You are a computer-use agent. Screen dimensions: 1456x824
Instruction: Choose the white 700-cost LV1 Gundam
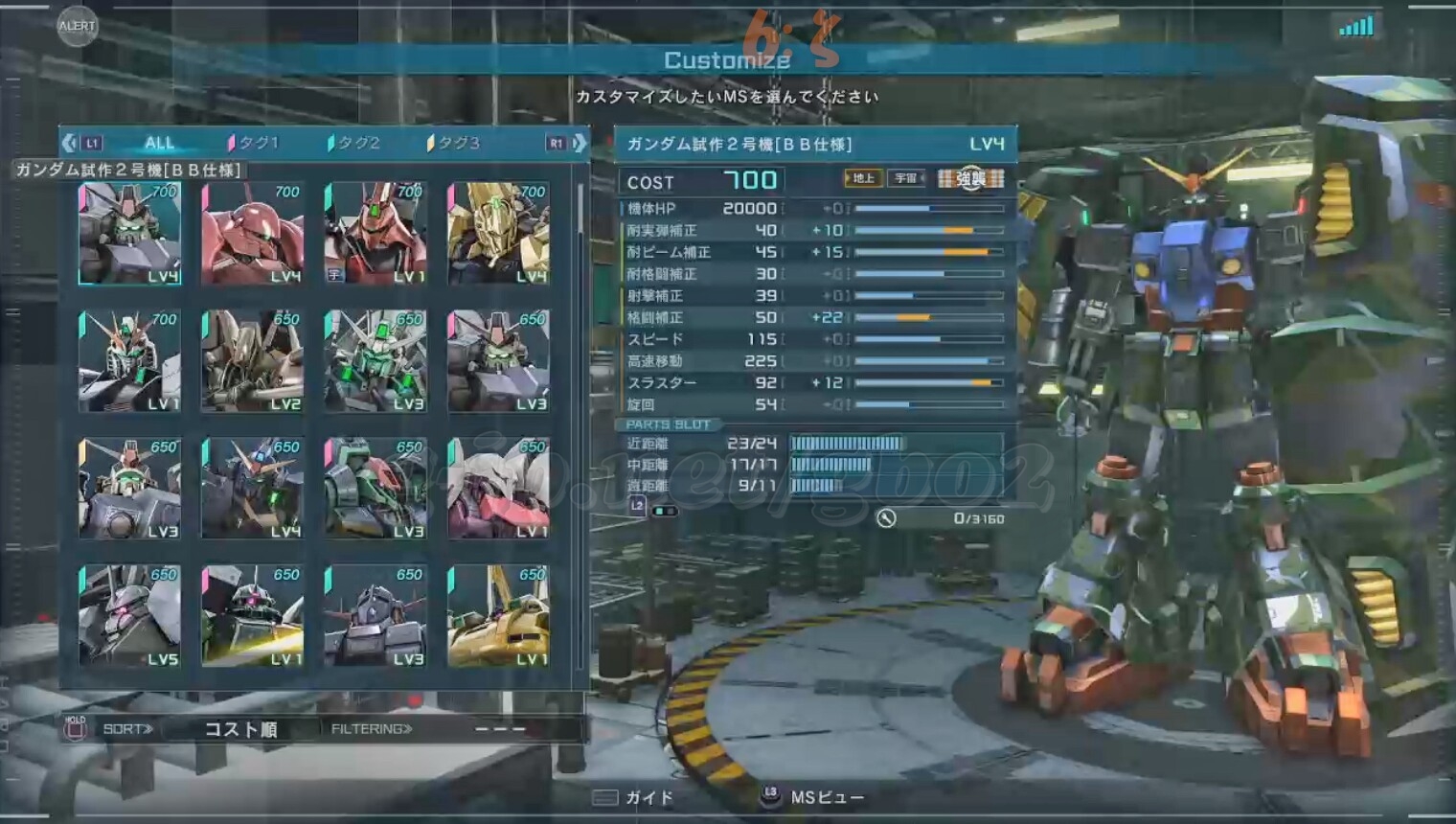pos(129,360)
